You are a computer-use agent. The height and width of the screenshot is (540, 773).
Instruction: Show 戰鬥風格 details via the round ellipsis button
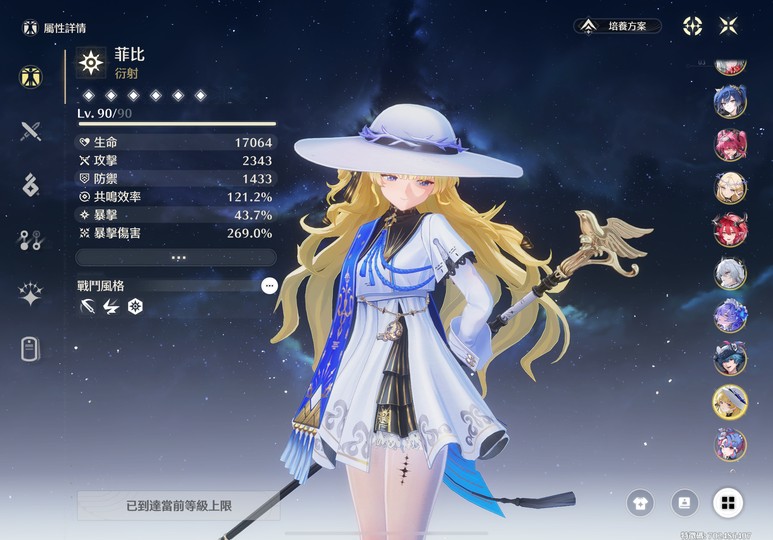coord(268,286)
